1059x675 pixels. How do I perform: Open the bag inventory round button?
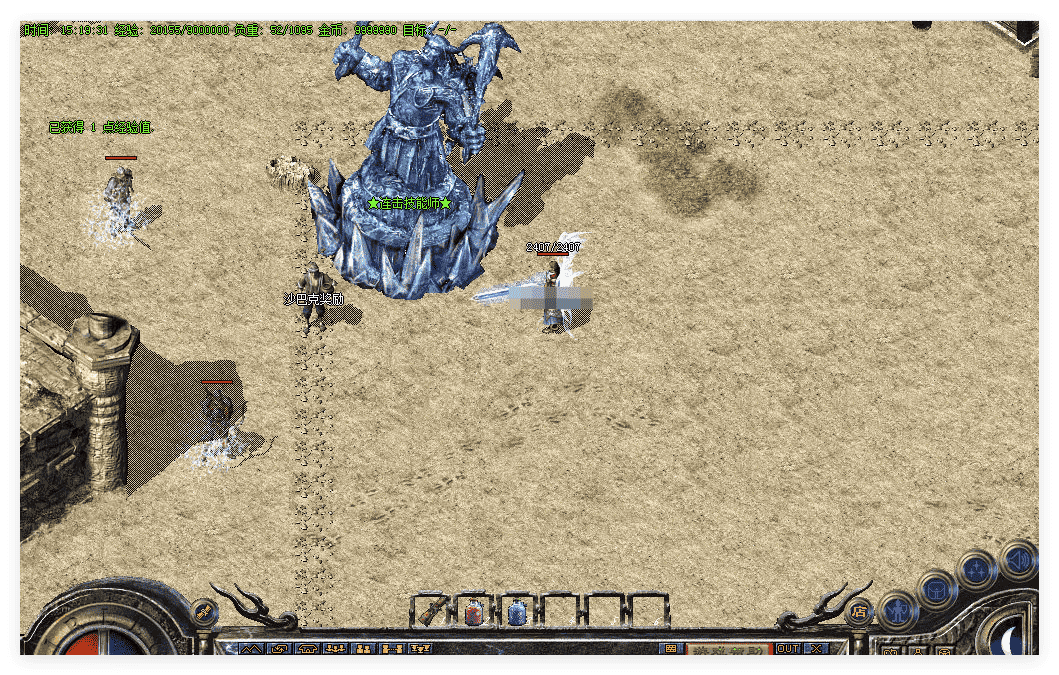point(937,589)
